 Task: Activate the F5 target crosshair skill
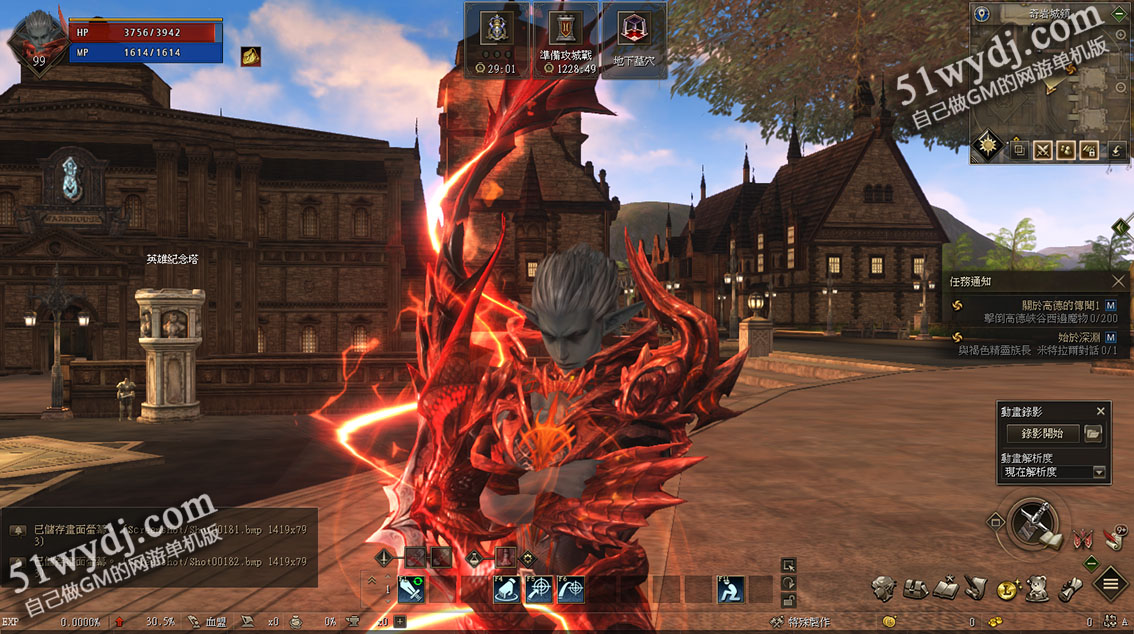539,590
